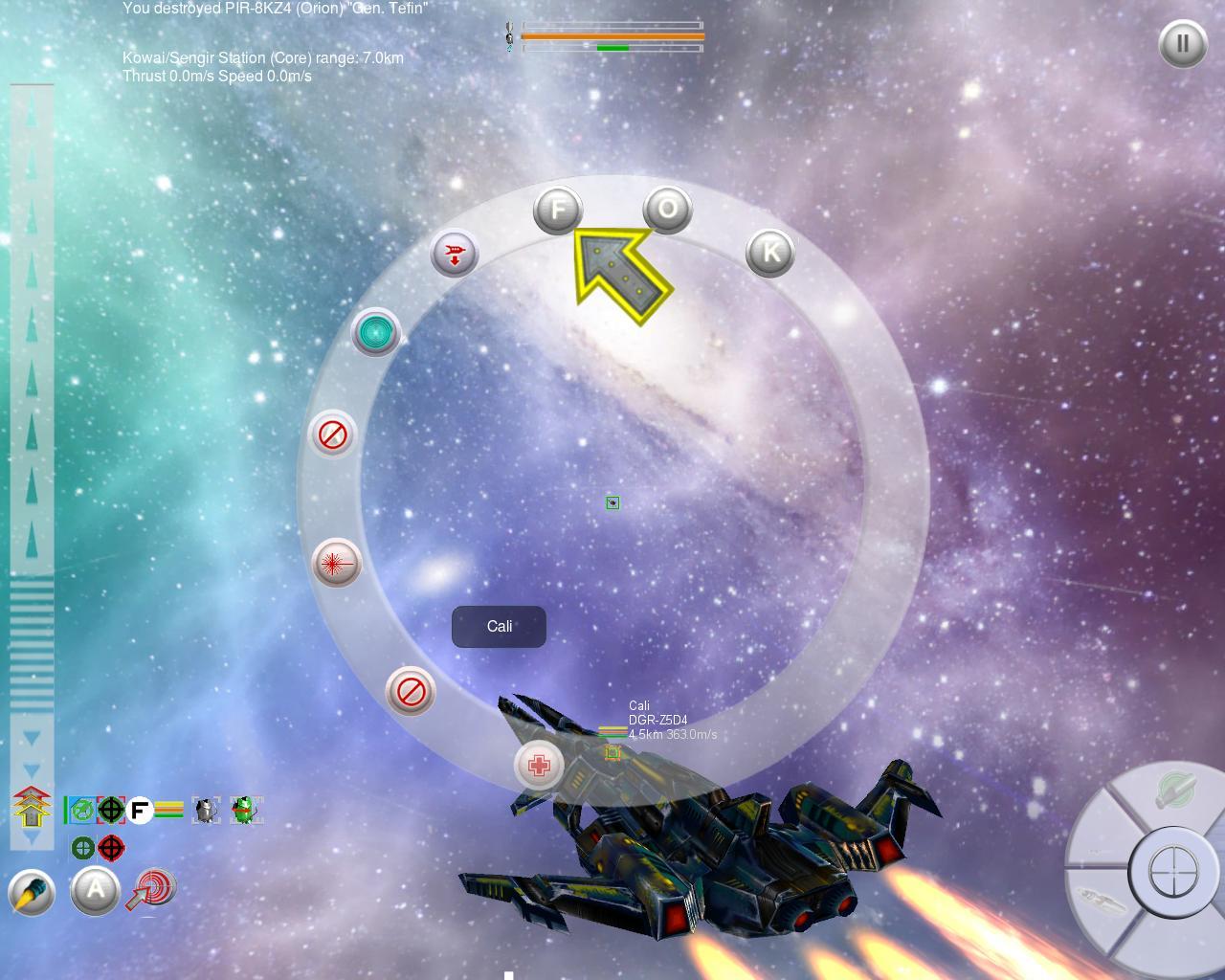Select the F button on the radial menu
1225x980 pixels.
[558, 210]
